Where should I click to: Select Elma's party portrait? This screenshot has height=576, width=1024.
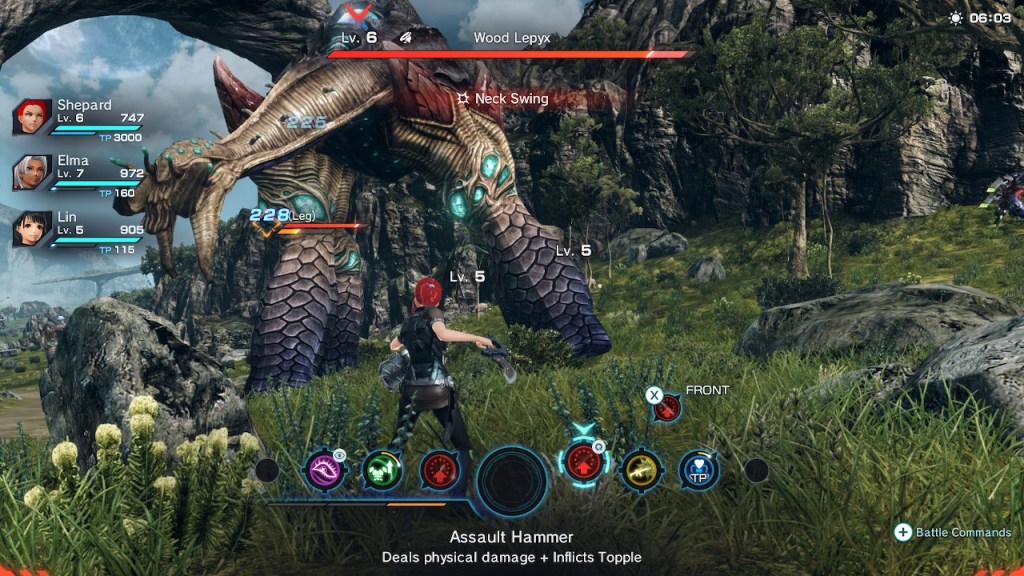click(32, 172)
